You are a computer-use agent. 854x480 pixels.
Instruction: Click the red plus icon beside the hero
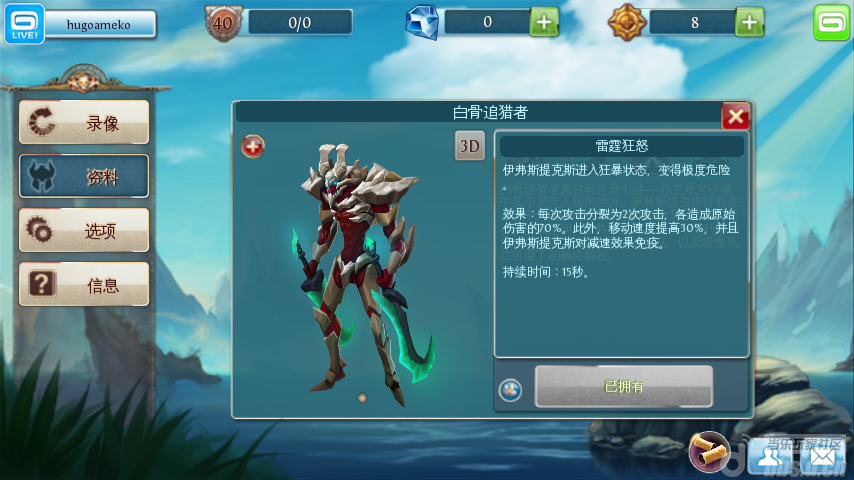tap(254, 147)
